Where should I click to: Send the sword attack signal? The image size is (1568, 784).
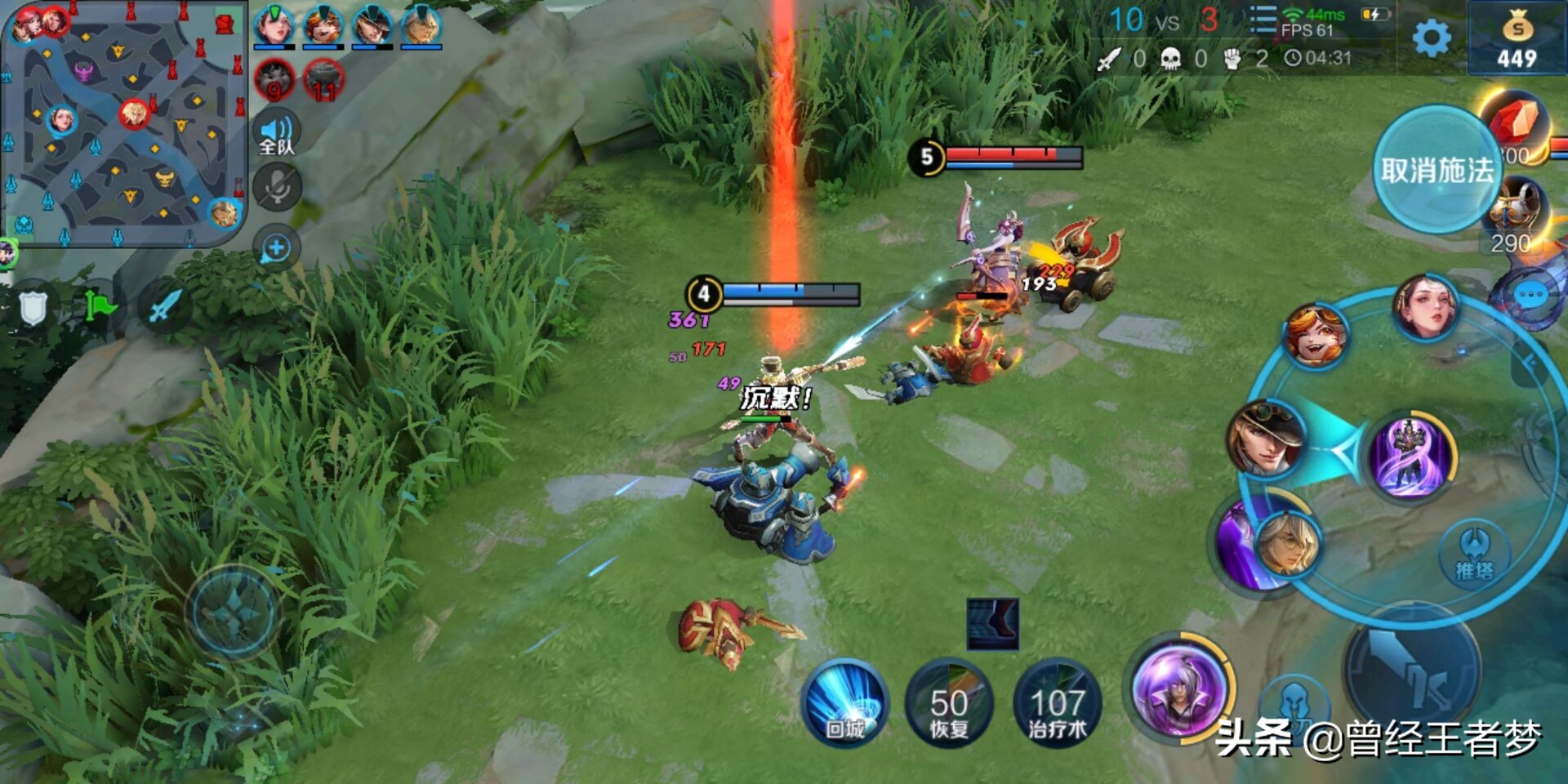point(164,308)
